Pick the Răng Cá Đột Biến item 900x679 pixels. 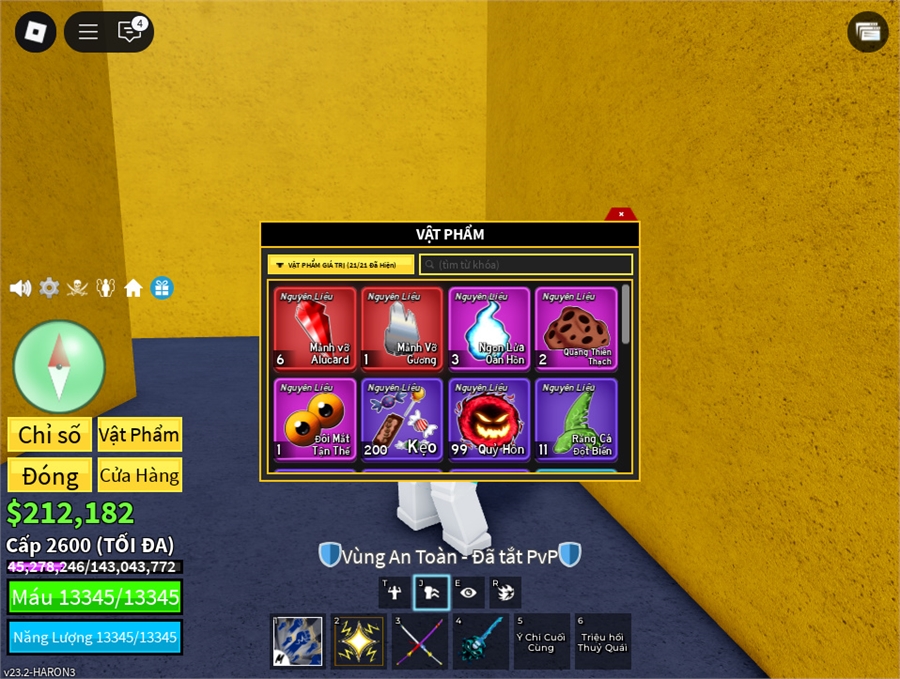pyautogui.click(x=575, y=419)
